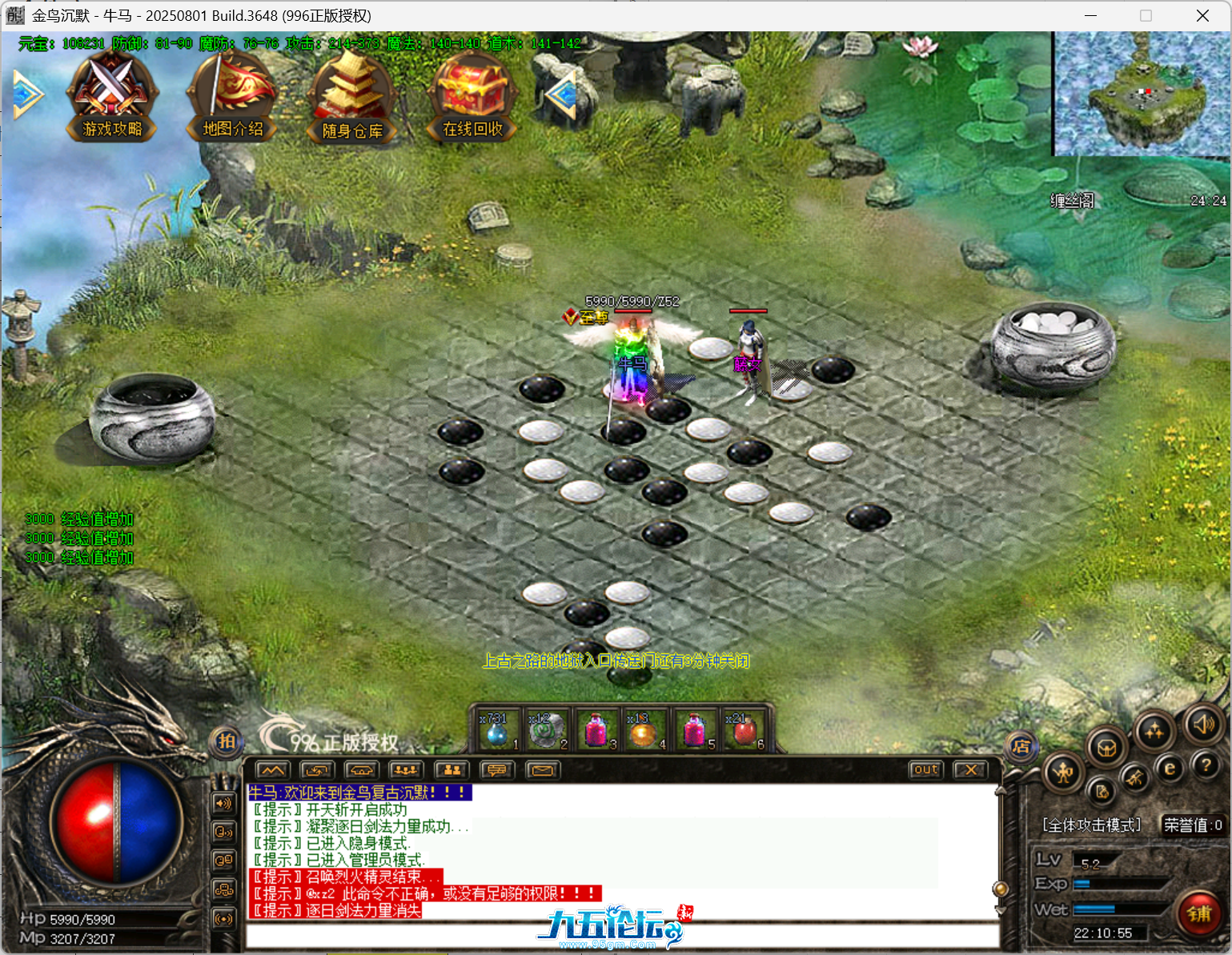Open the character stats icon on the right panel
The height and width of the screenshot is (955, 1232).
click(x=1063, y=772)
